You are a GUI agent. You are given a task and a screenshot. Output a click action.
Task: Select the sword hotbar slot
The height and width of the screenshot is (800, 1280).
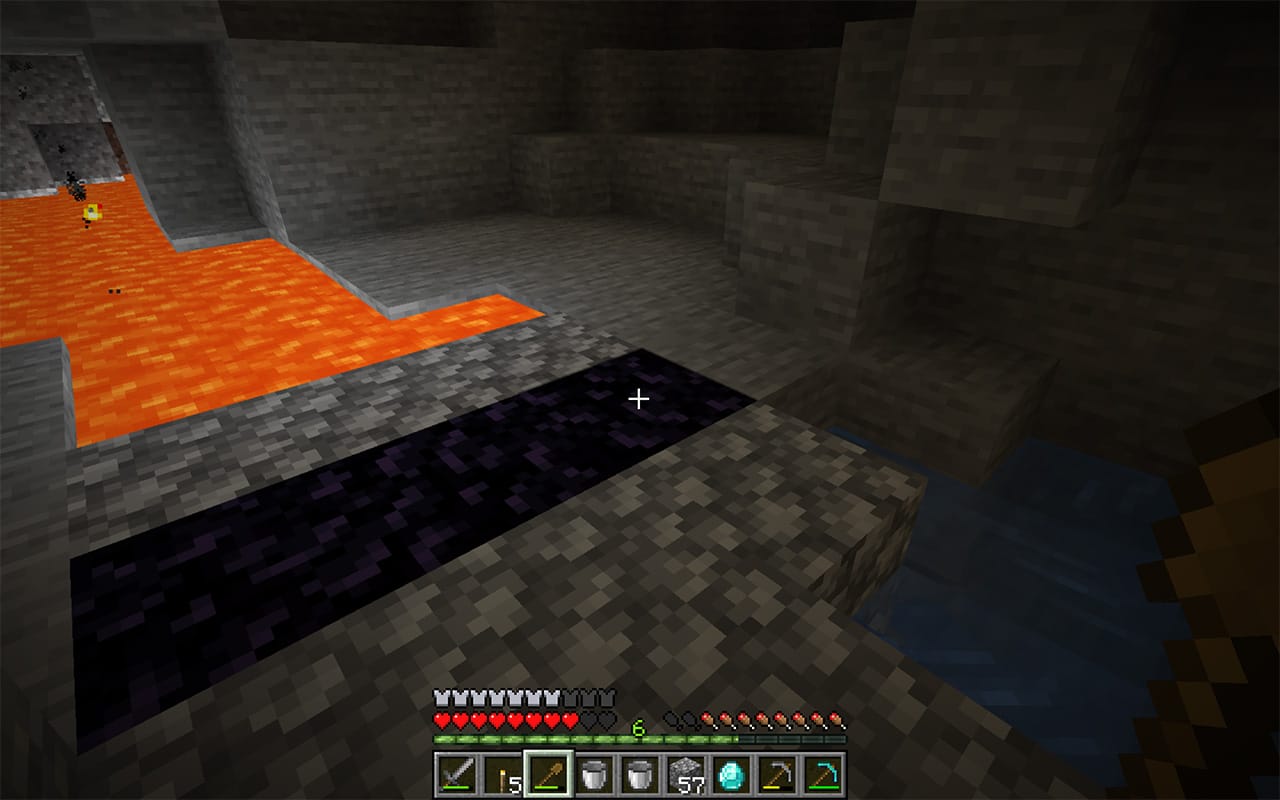[x=456, y=775]
